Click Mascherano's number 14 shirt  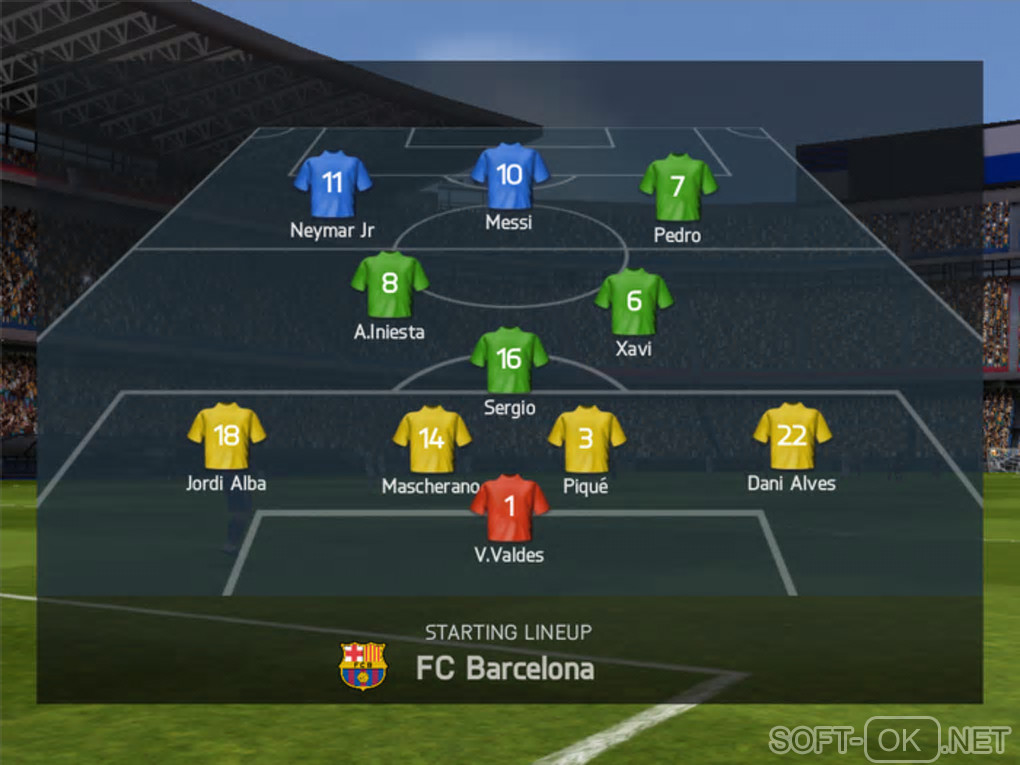point(432,439)
